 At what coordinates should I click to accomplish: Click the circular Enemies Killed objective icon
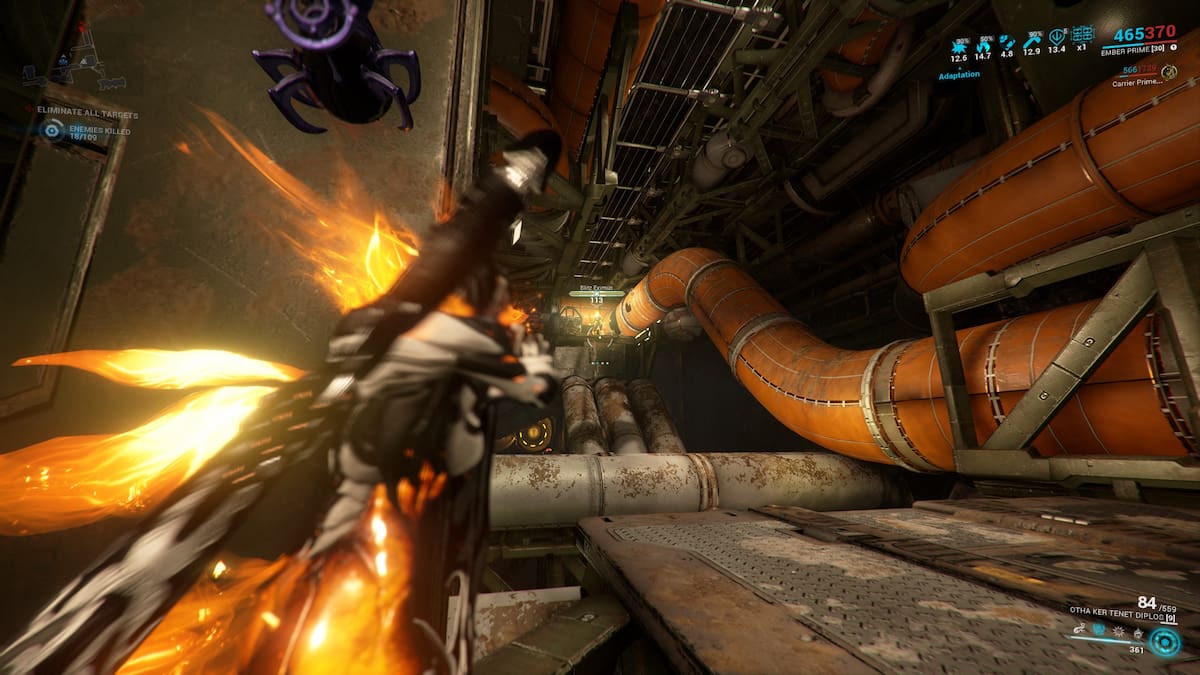[52, 129]
